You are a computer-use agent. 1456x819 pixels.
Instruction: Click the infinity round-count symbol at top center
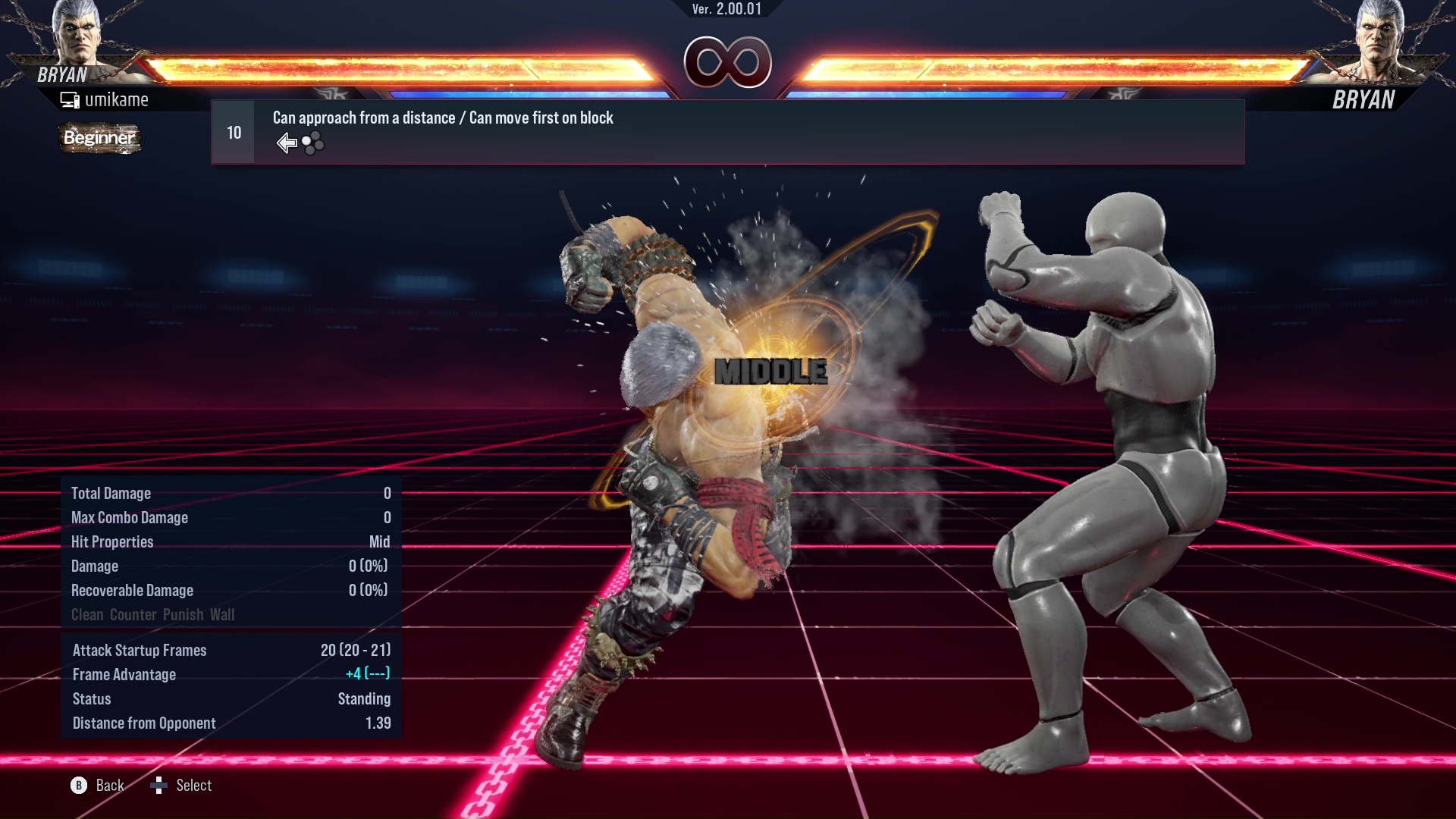click(728, 62)
